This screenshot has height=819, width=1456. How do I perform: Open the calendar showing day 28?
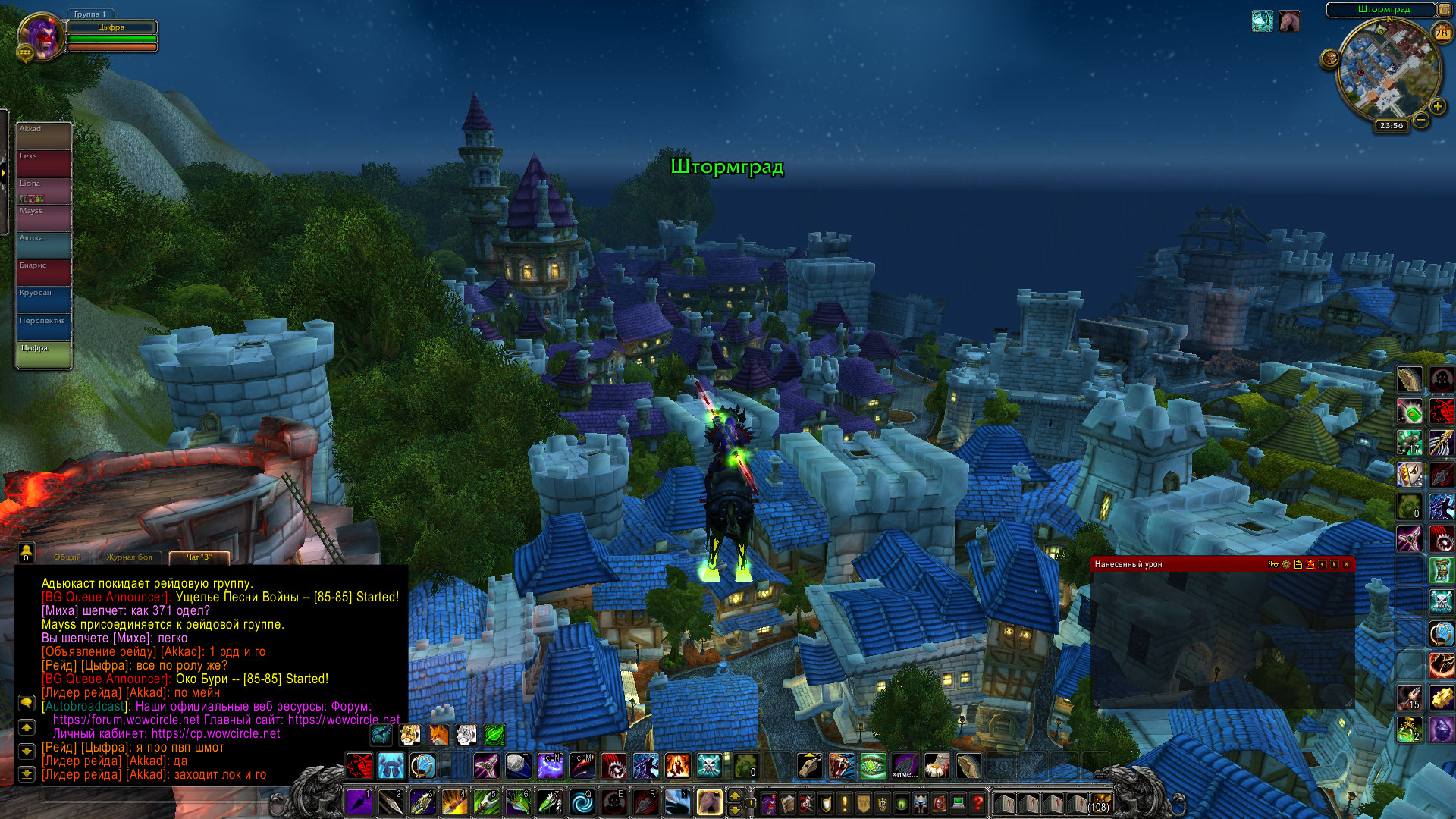pos(1442,33)
